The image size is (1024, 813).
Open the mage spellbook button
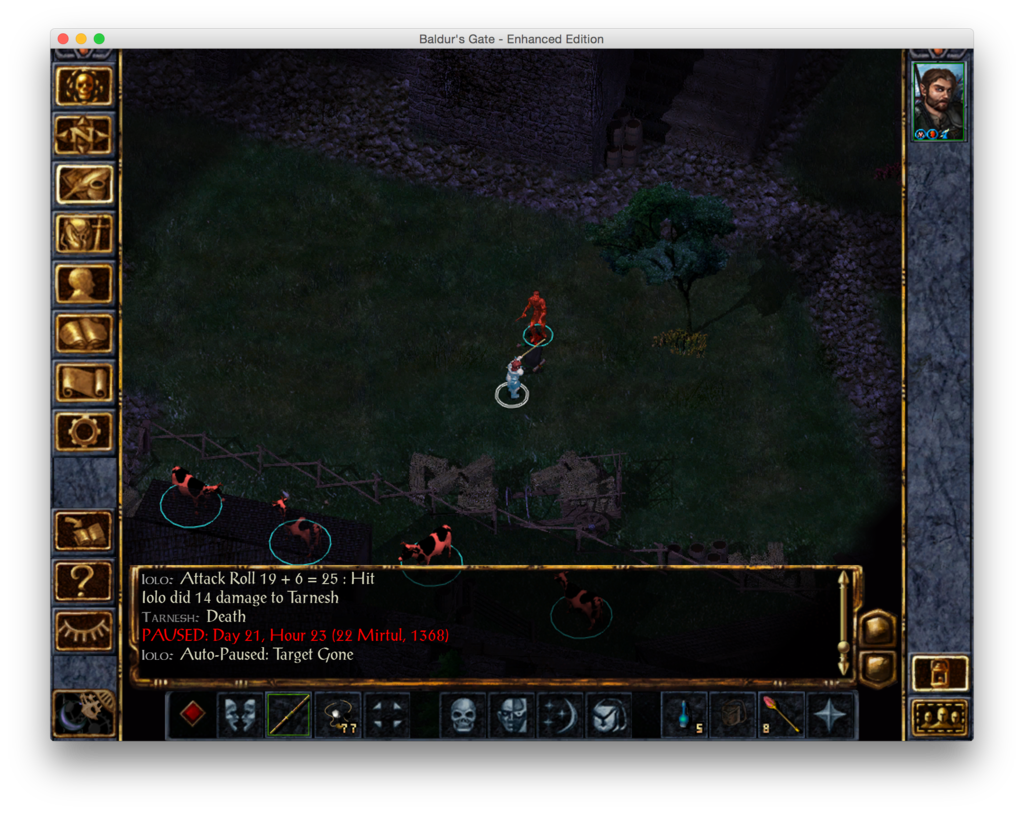click(x=84, y=333)
